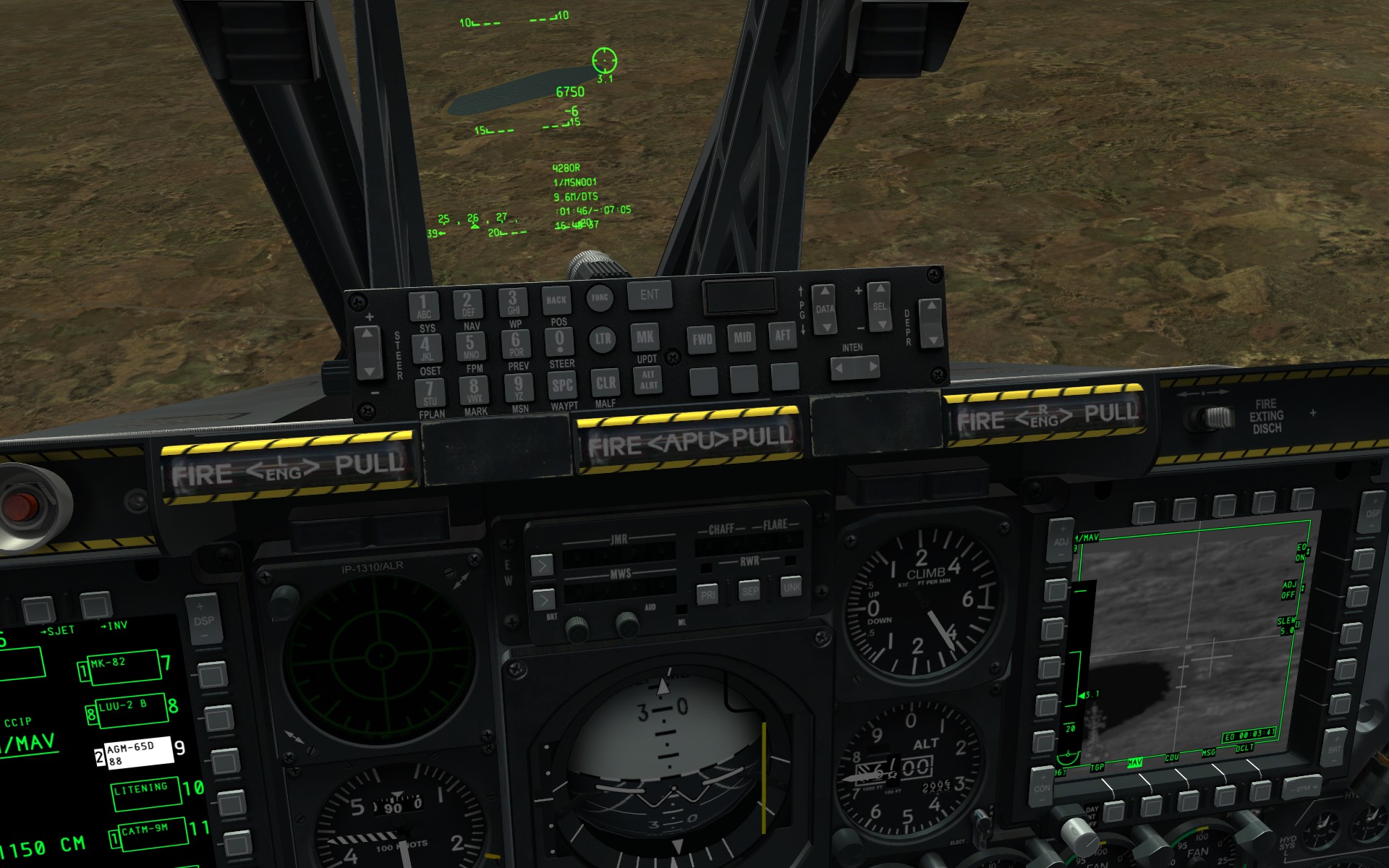Hit the FUNC round button
This screenshot has height=868, width=1389.
pos(600,297)
